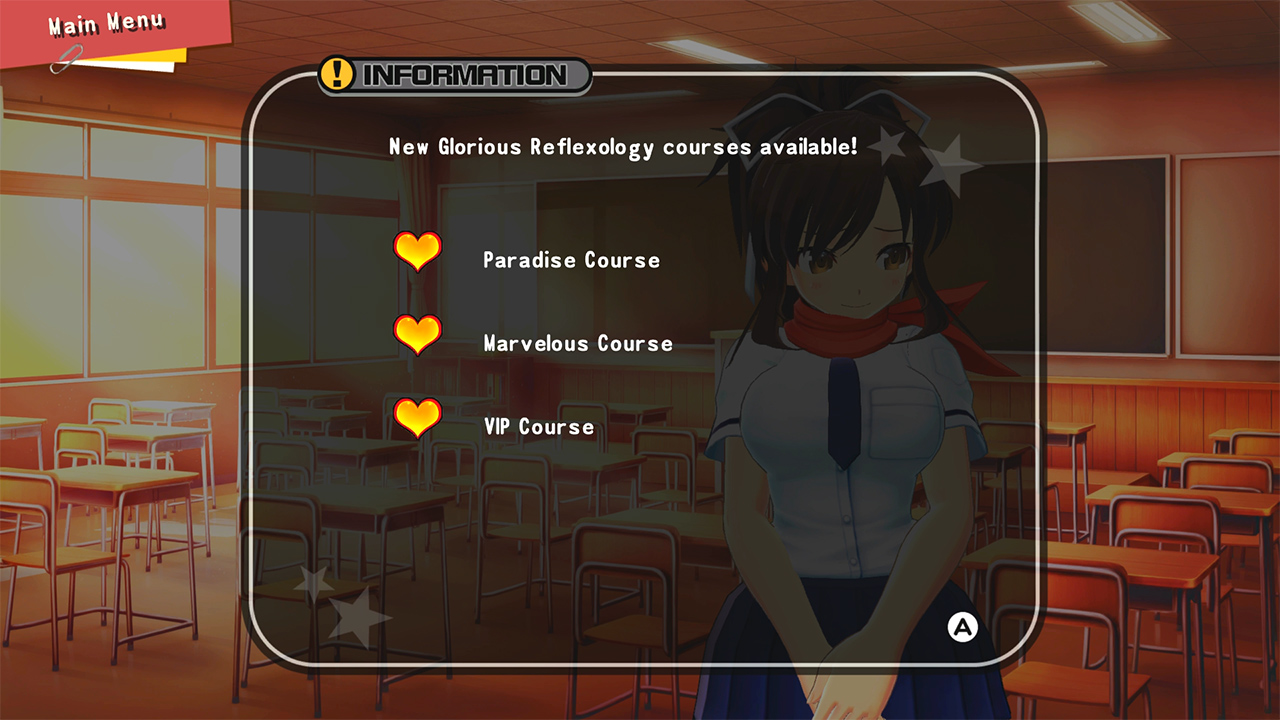Select the Marvelous Course option
Image resolution: width=1280 pixels, height=720 pixels.
pyautogui.click(x=577, y=343)
